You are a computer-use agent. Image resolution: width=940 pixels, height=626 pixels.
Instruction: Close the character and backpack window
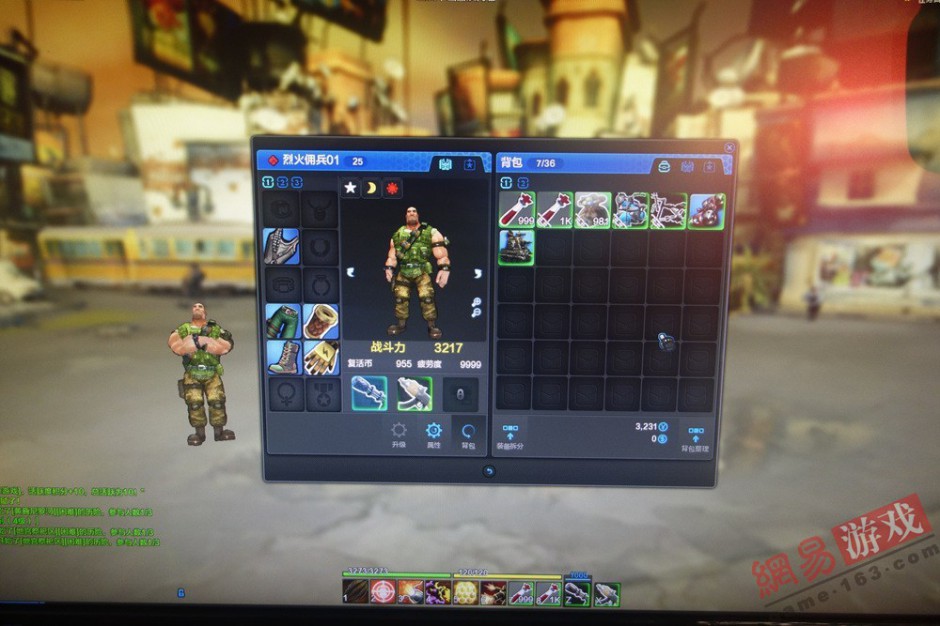[x=729, y=147]
